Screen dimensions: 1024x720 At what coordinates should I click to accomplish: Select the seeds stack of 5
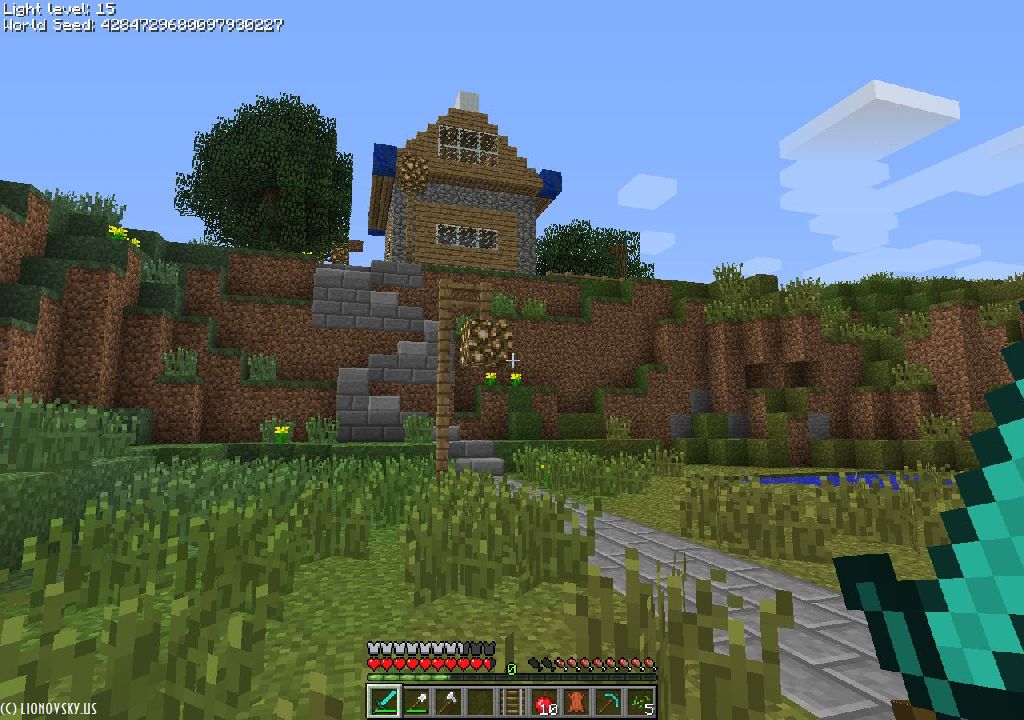(640, 701)
